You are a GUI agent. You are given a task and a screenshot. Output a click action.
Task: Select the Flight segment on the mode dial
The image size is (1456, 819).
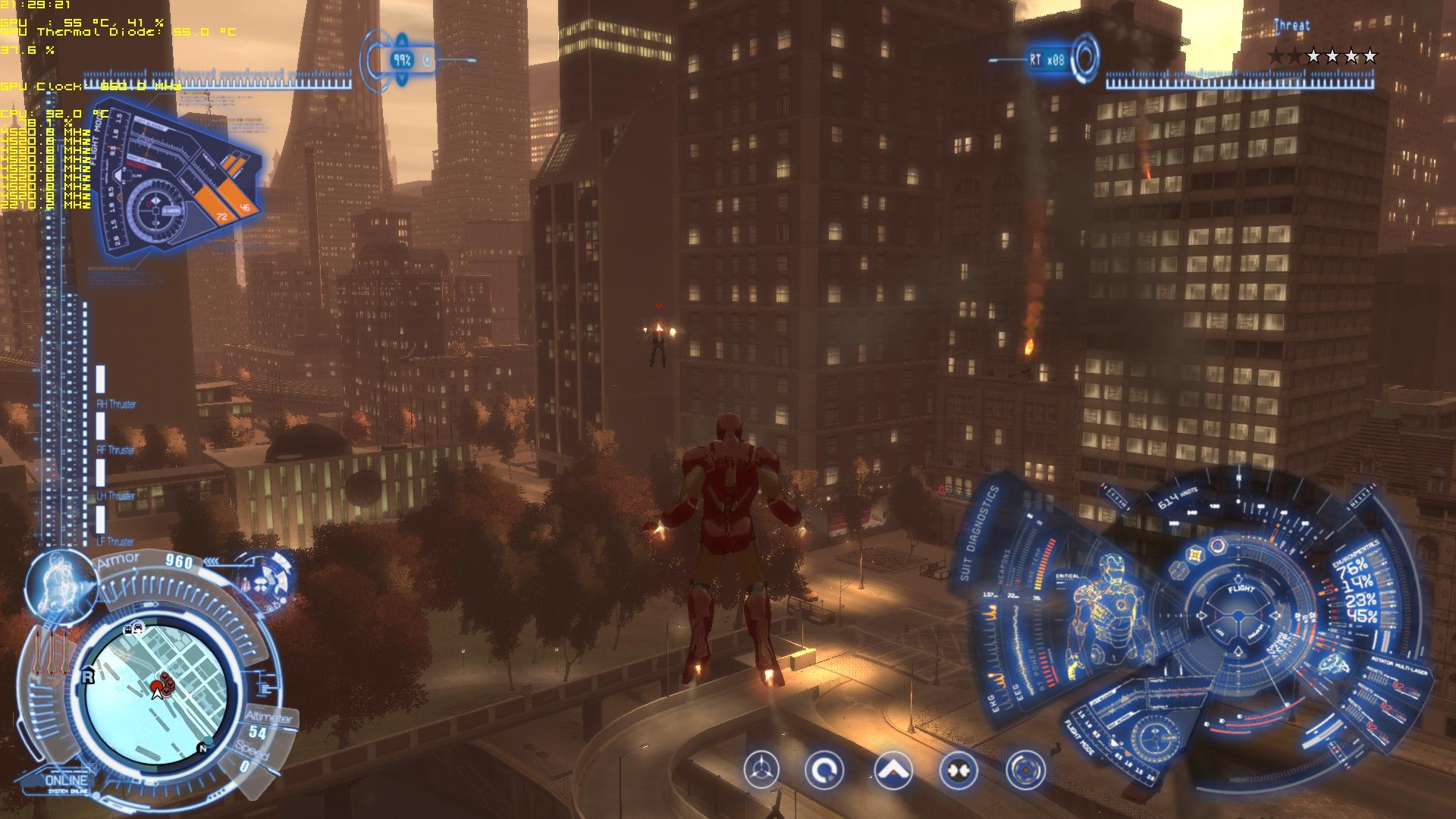pyautogui.click(x=1241, y=591)
